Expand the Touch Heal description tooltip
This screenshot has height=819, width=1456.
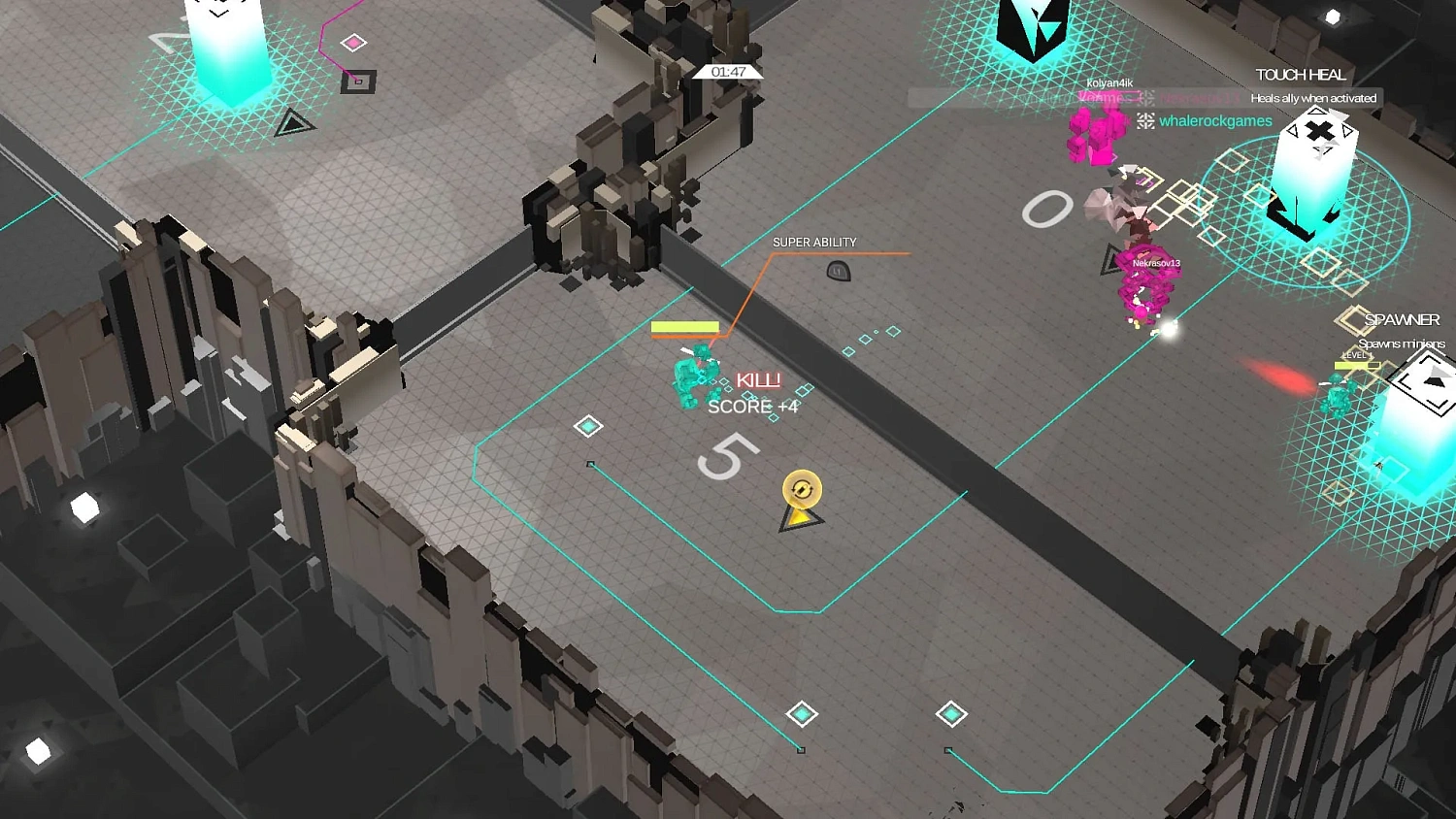tap(1315, 98)
